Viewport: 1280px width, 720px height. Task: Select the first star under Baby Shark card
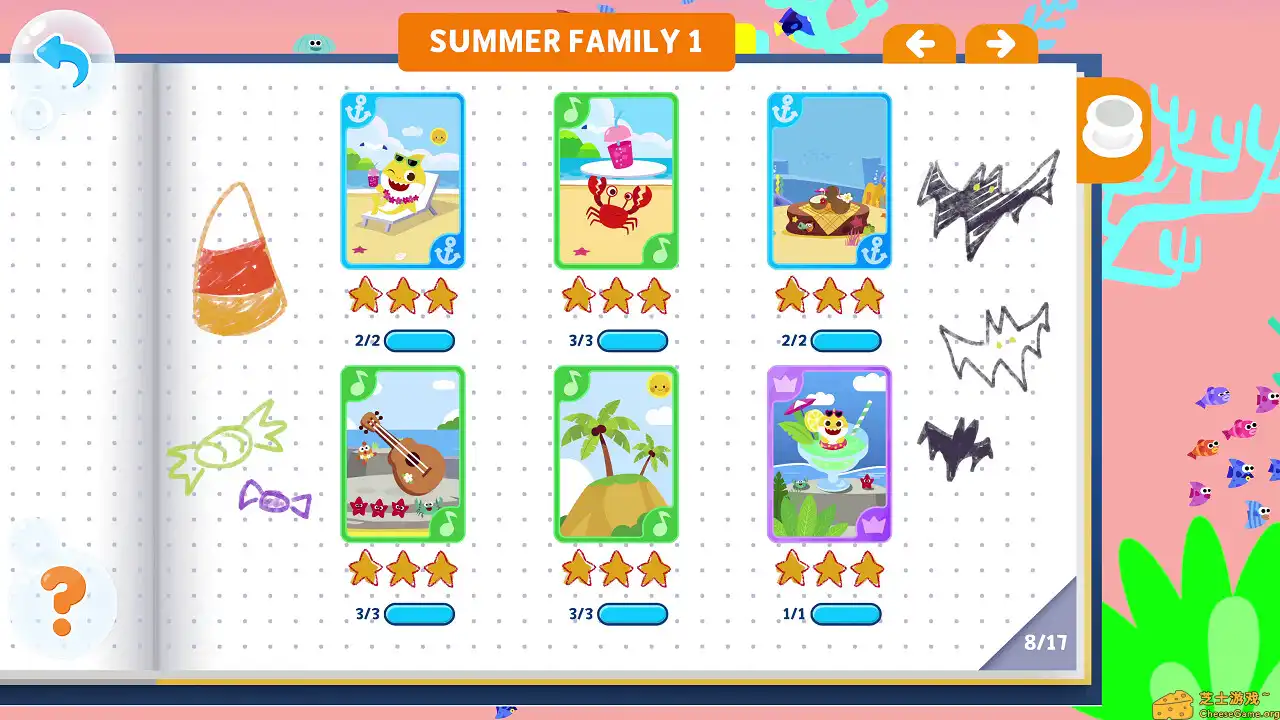pos(364,295)
